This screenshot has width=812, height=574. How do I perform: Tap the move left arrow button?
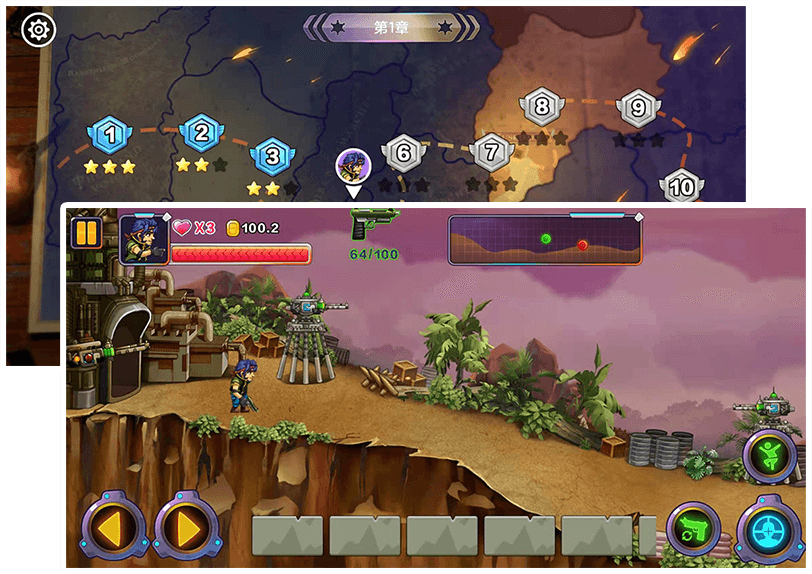coord(113,526)
